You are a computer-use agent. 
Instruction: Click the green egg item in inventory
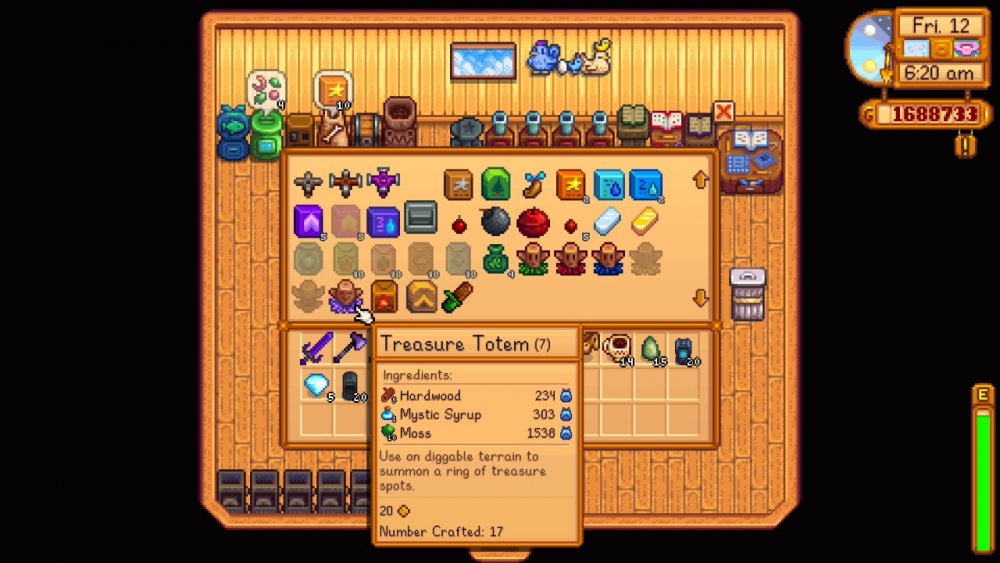point(652,348)
